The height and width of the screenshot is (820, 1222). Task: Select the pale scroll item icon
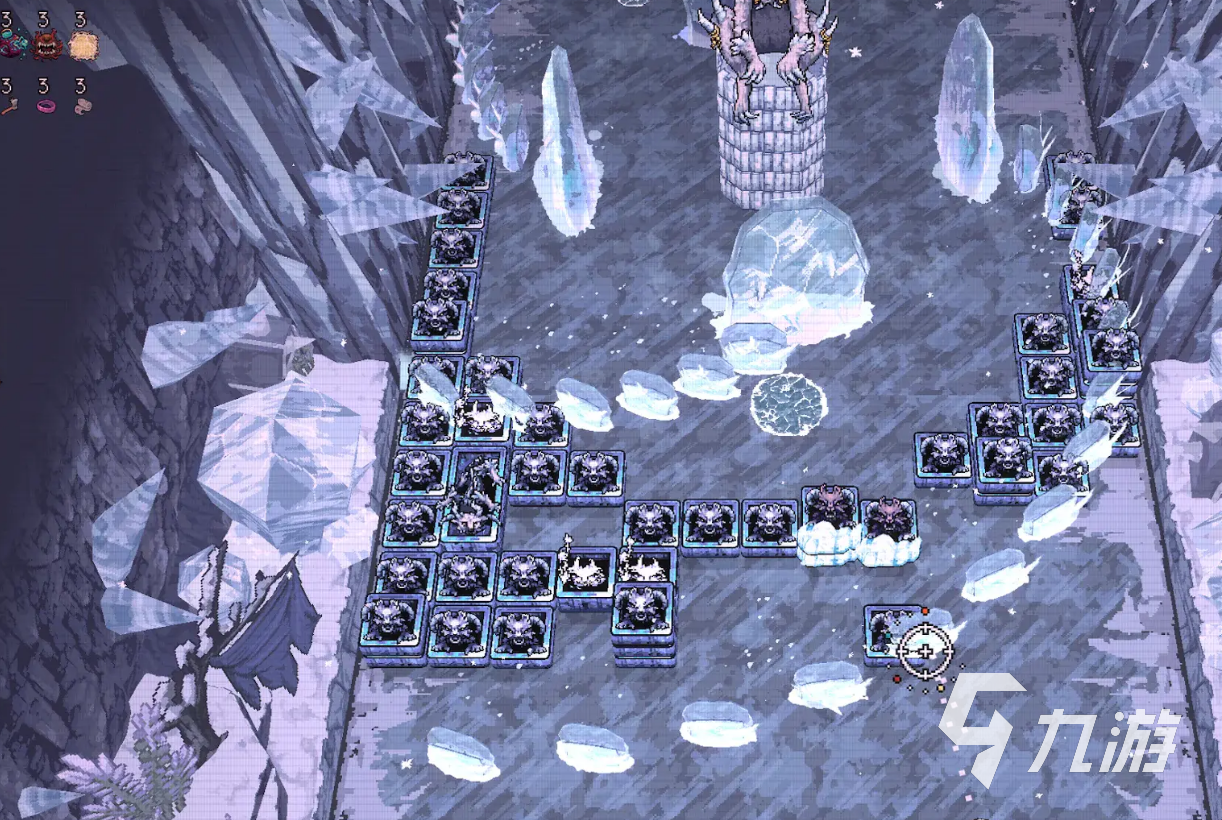click(83, 105)
